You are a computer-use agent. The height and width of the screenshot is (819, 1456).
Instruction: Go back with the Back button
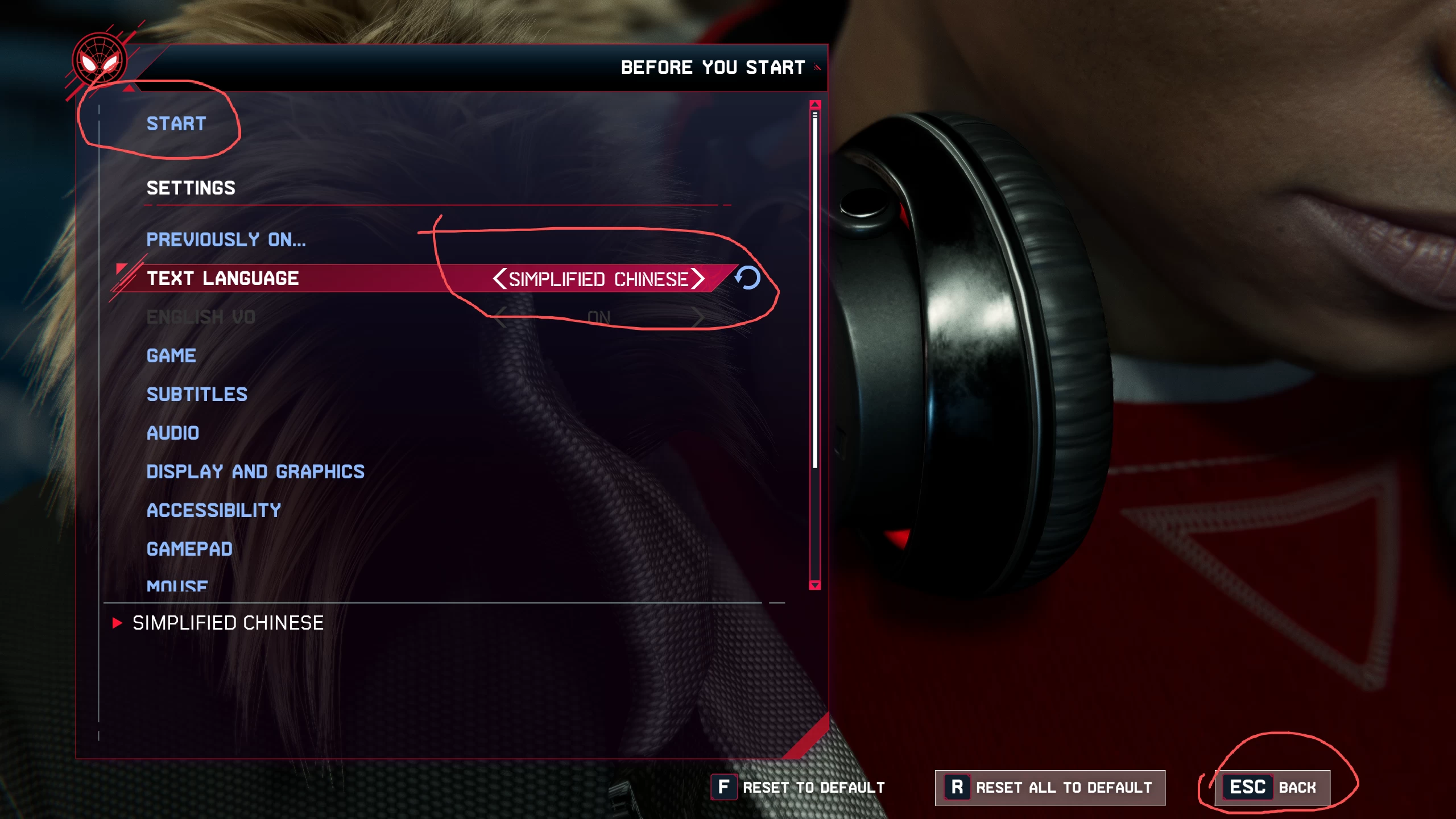click(1272, 788)
